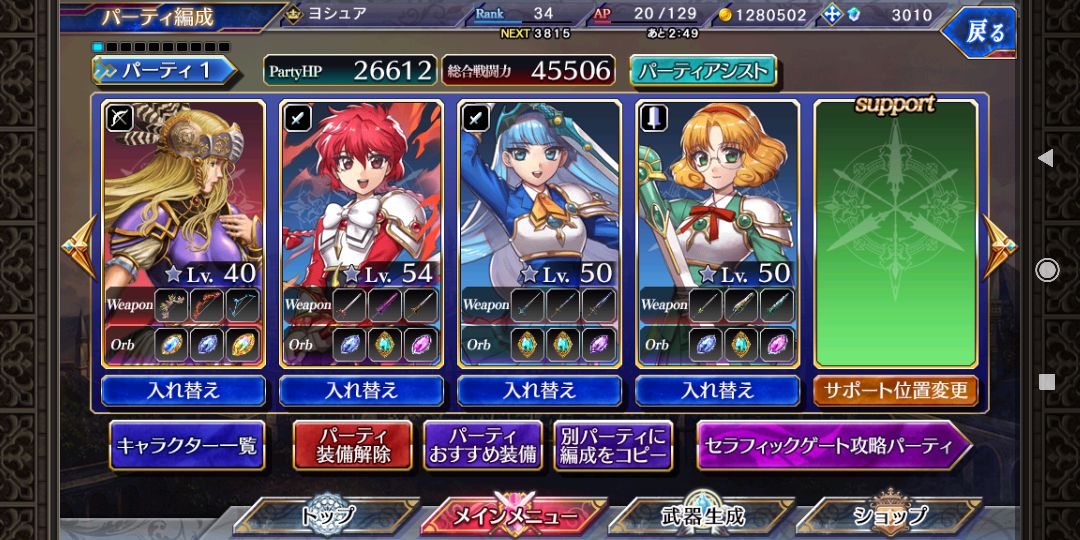1080x540 pixels.
Task: Remove party equipment via パーティ装備解除
Action: tap(352, 446)
